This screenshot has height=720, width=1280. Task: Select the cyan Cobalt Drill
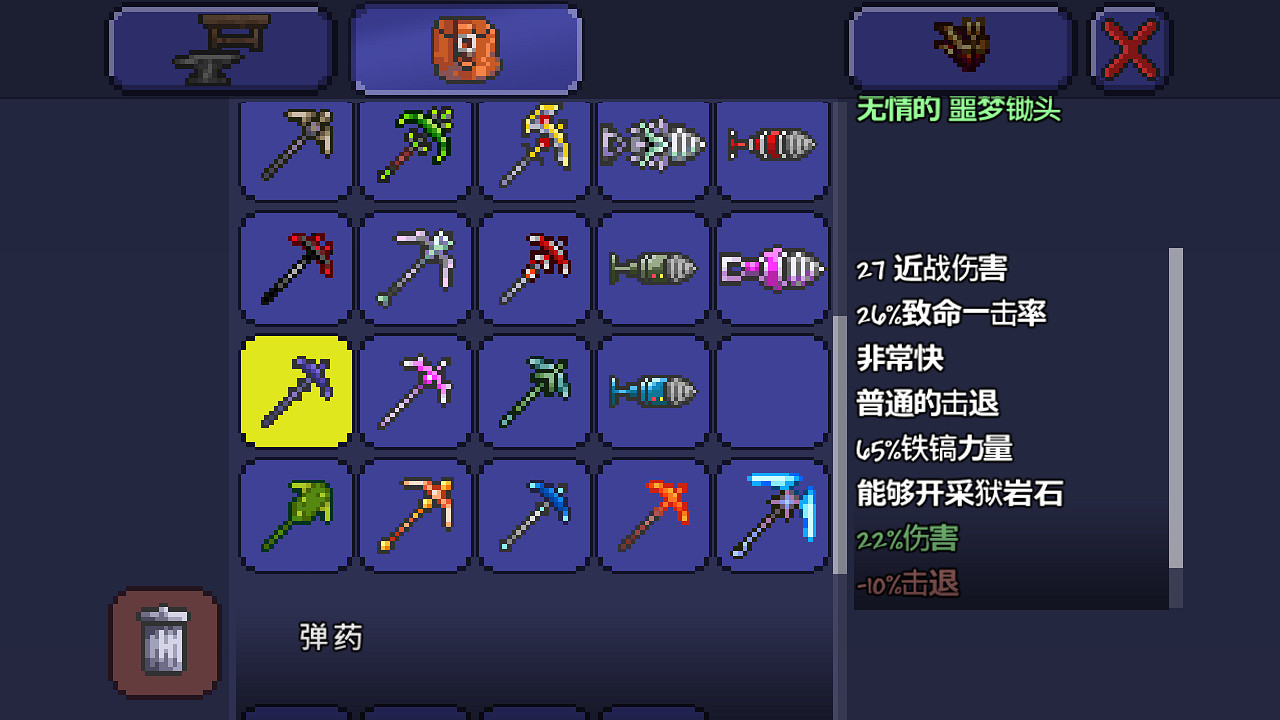click(653, 390)
